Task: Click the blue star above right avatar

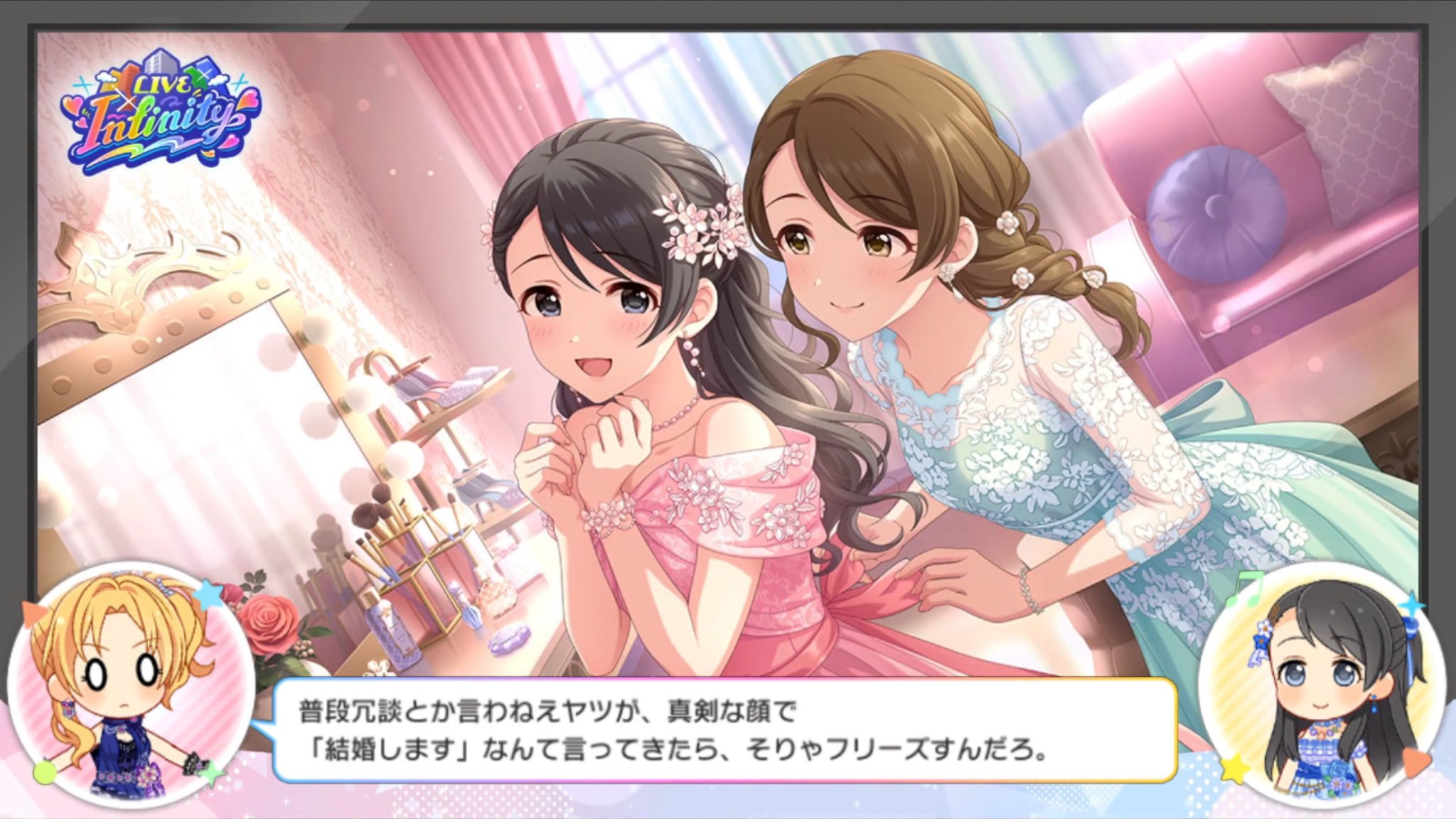Action: [x=1413, y=604]
